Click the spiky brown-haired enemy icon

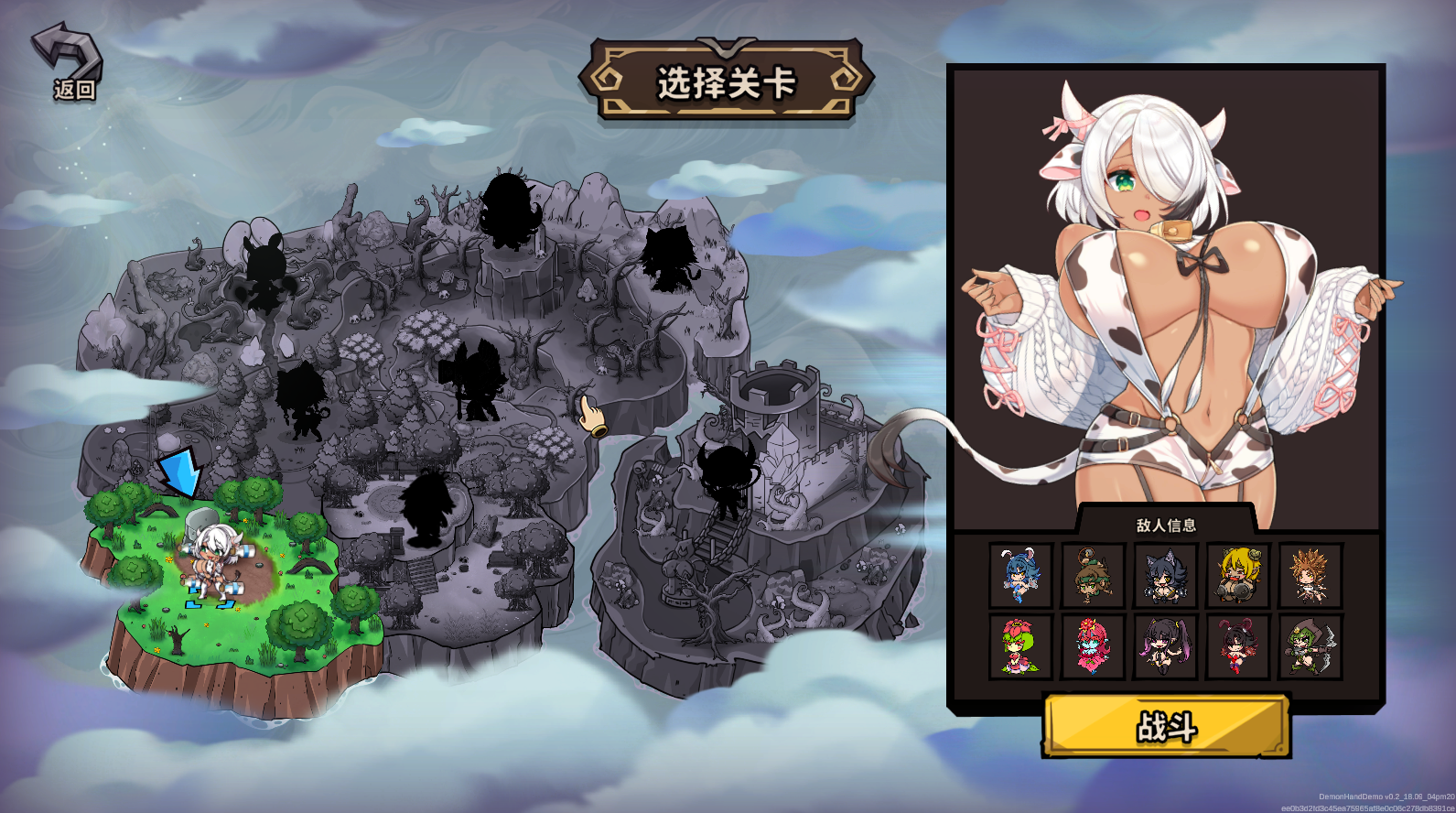(x=1310, y=575)
